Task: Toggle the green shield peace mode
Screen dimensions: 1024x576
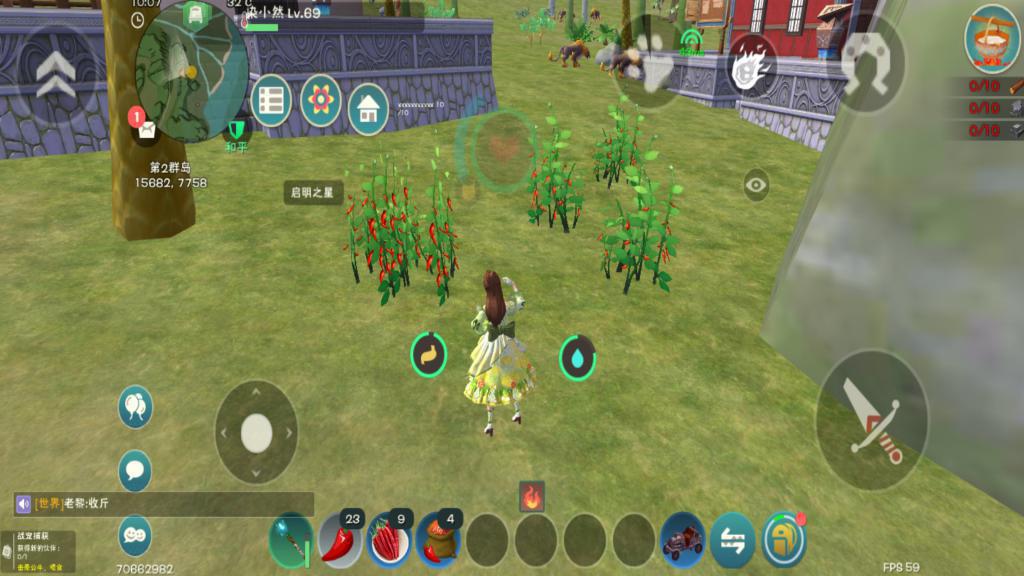Action: [236, 130]
